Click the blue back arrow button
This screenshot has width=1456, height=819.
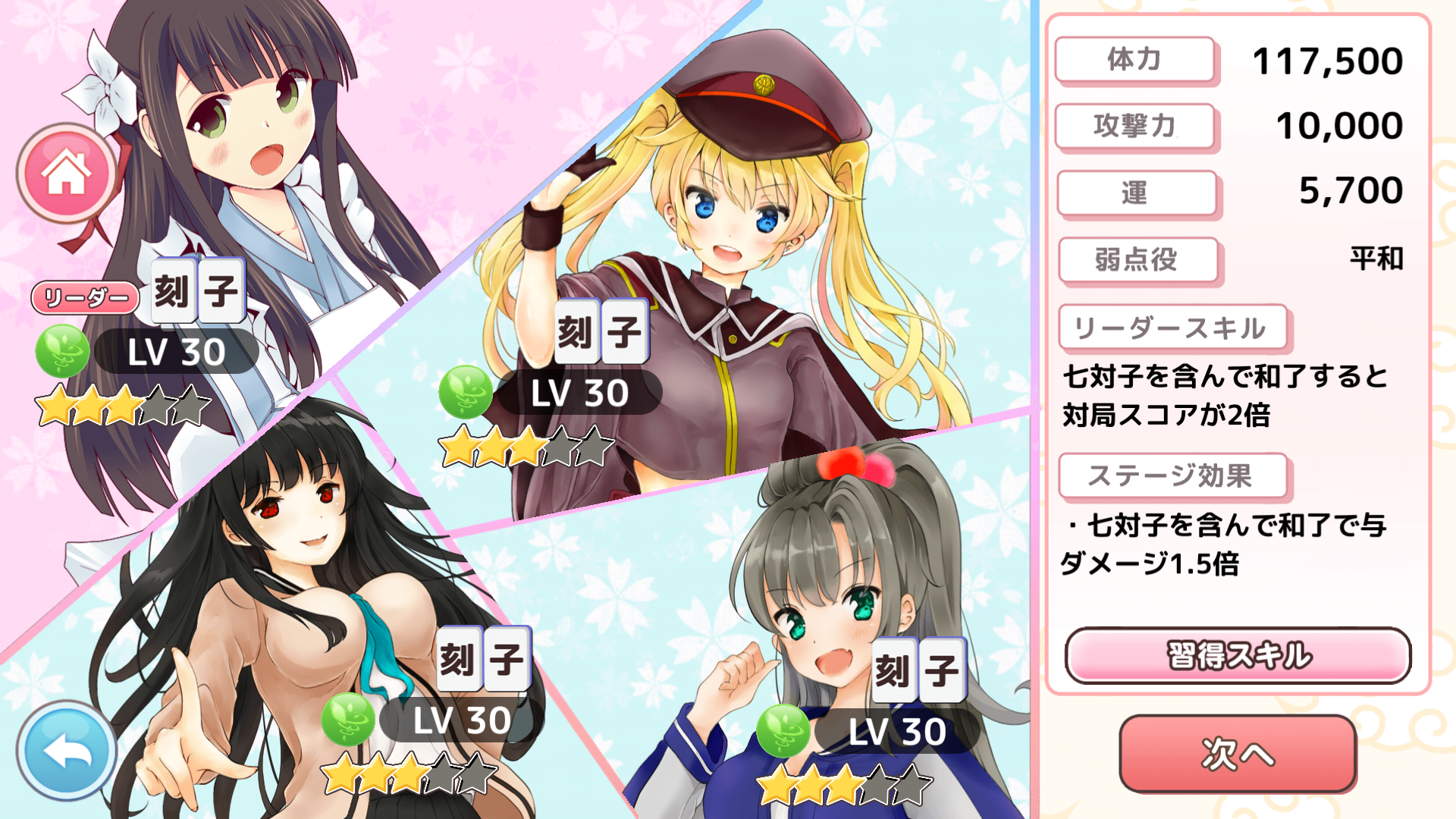pos(67,750)
